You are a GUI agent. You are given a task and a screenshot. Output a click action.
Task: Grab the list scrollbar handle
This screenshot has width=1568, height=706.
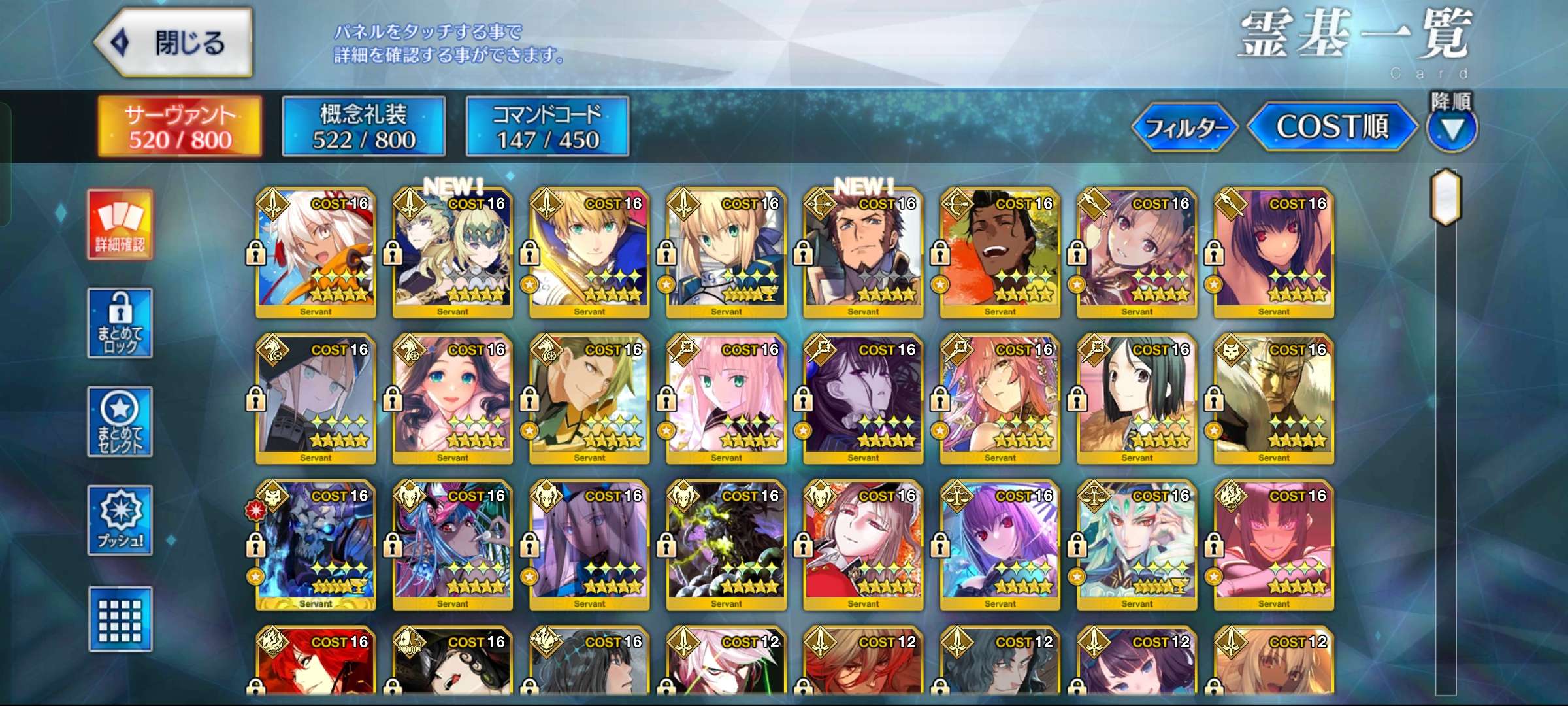pos(1446,197)
